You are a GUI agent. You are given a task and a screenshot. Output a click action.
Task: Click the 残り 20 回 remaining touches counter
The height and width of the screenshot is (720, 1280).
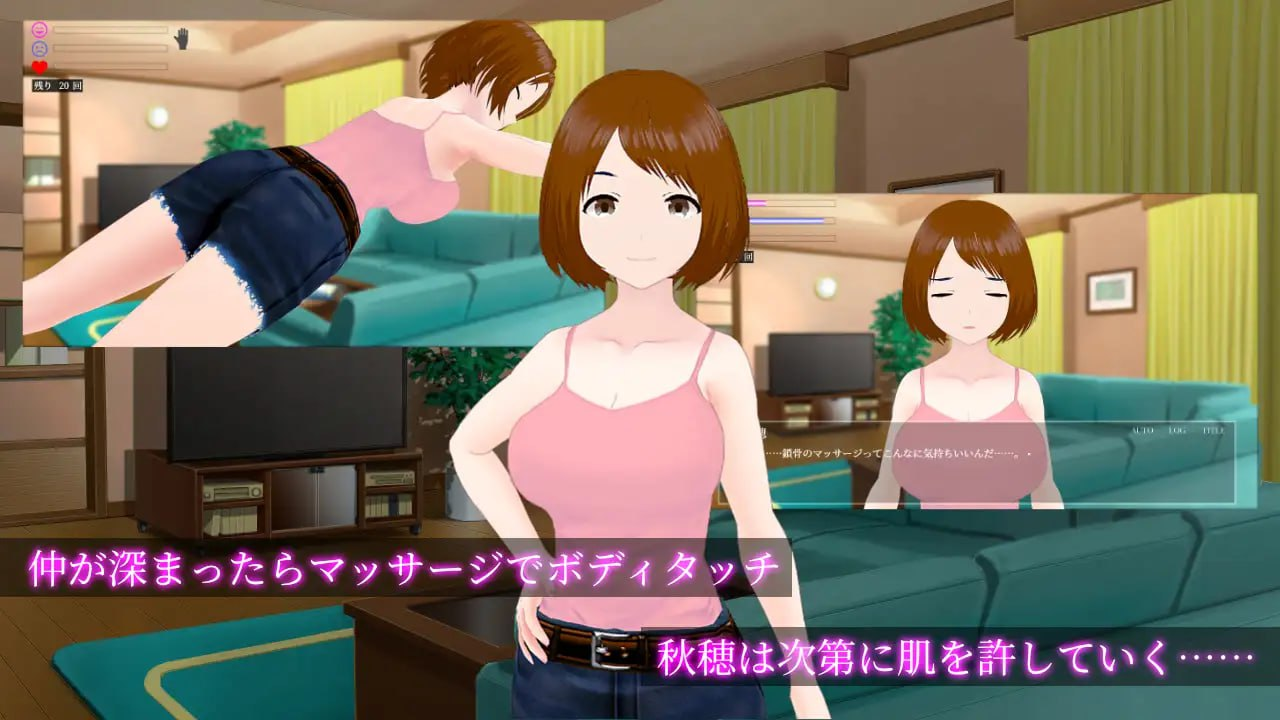pos(58,84)
